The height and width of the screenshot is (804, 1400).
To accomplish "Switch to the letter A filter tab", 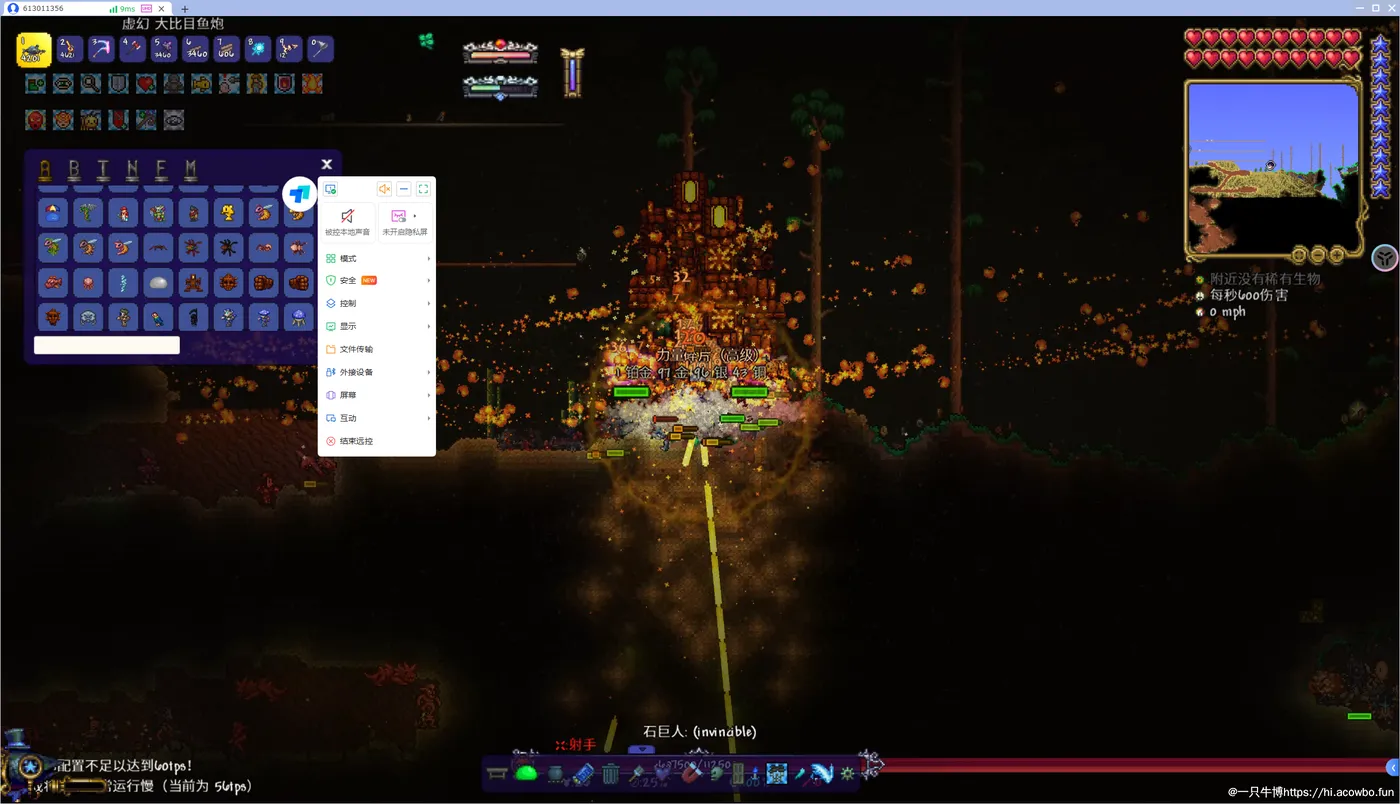I will click(x=45, y=169).
